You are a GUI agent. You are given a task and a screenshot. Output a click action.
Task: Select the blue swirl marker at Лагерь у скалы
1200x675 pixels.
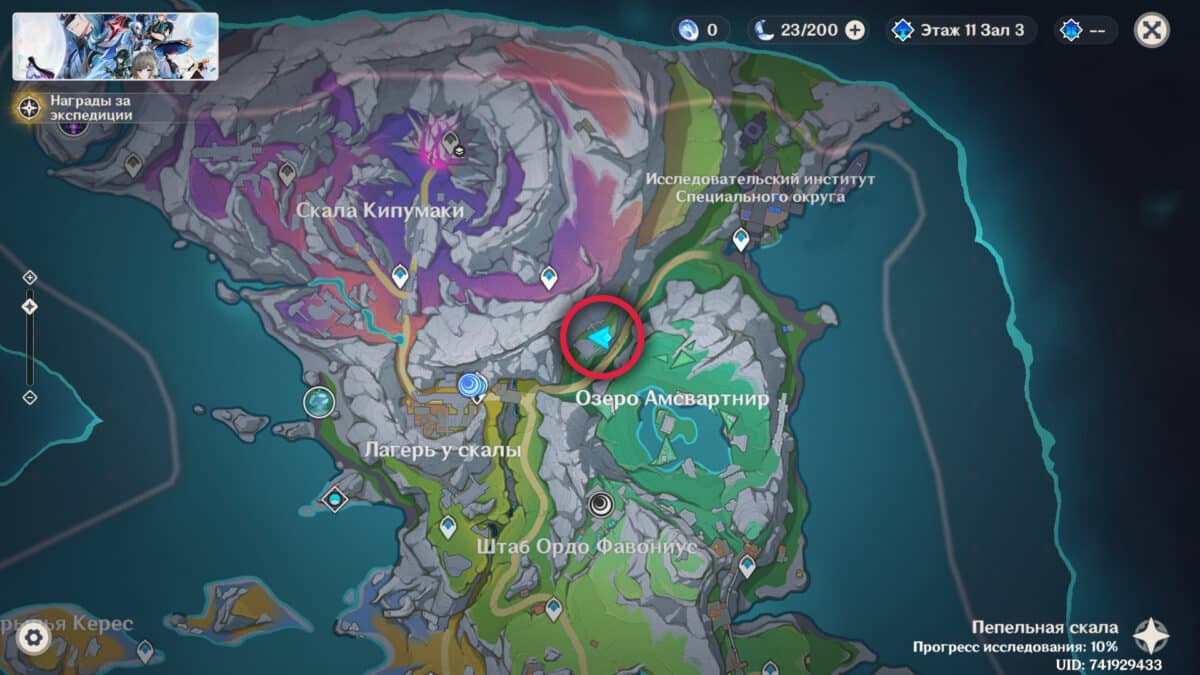471,385
